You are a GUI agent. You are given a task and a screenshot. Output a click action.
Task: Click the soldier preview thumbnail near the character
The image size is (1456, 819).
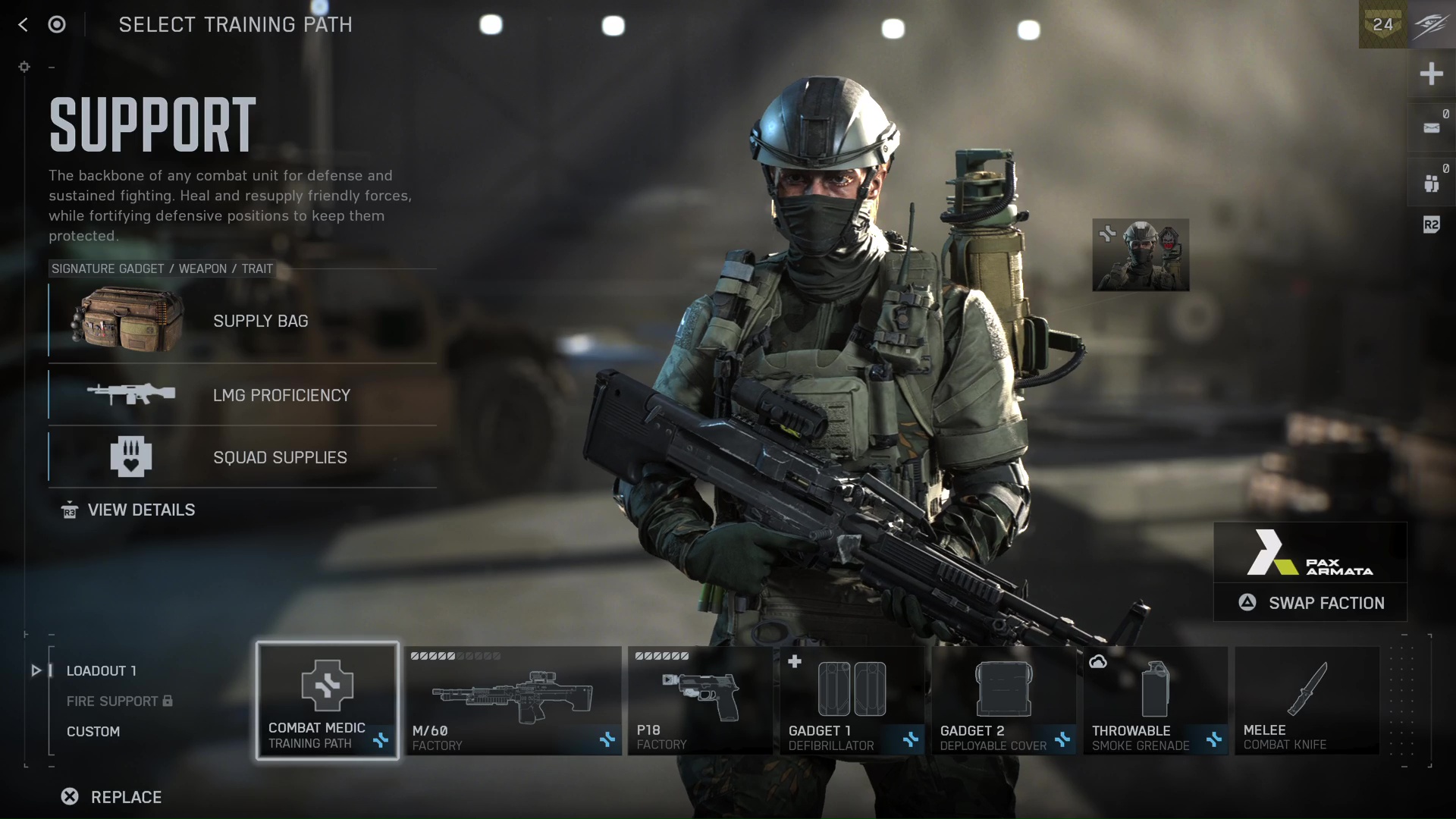1141,256
